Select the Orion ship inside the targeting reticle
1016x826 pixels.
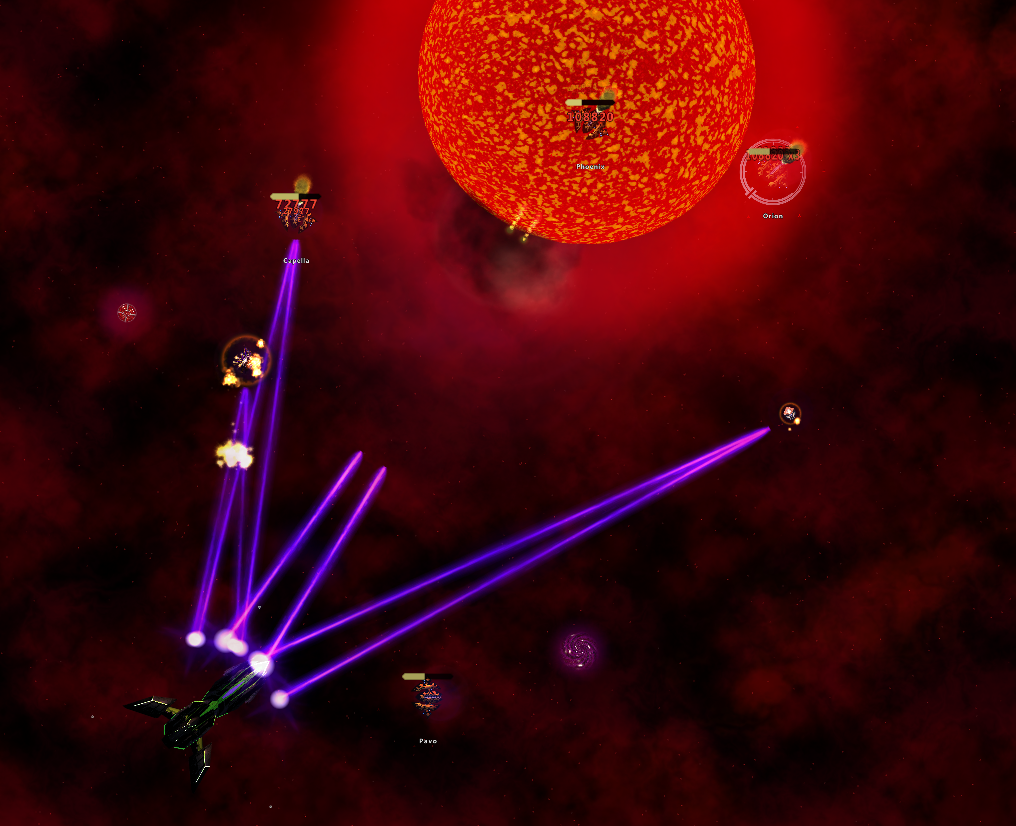pos(772,174)
